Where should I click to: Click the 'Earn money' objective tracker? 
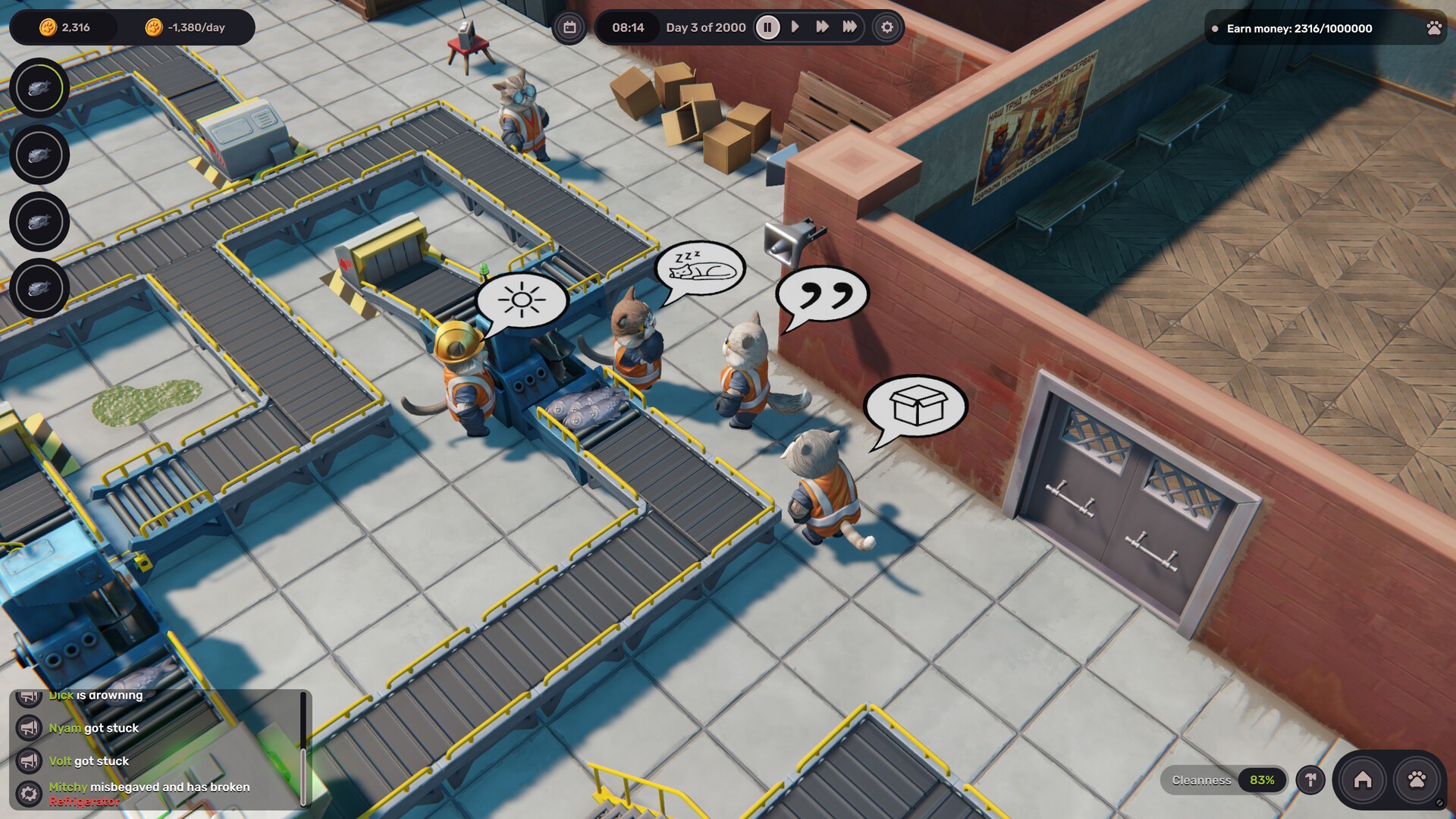[1298, 29]
